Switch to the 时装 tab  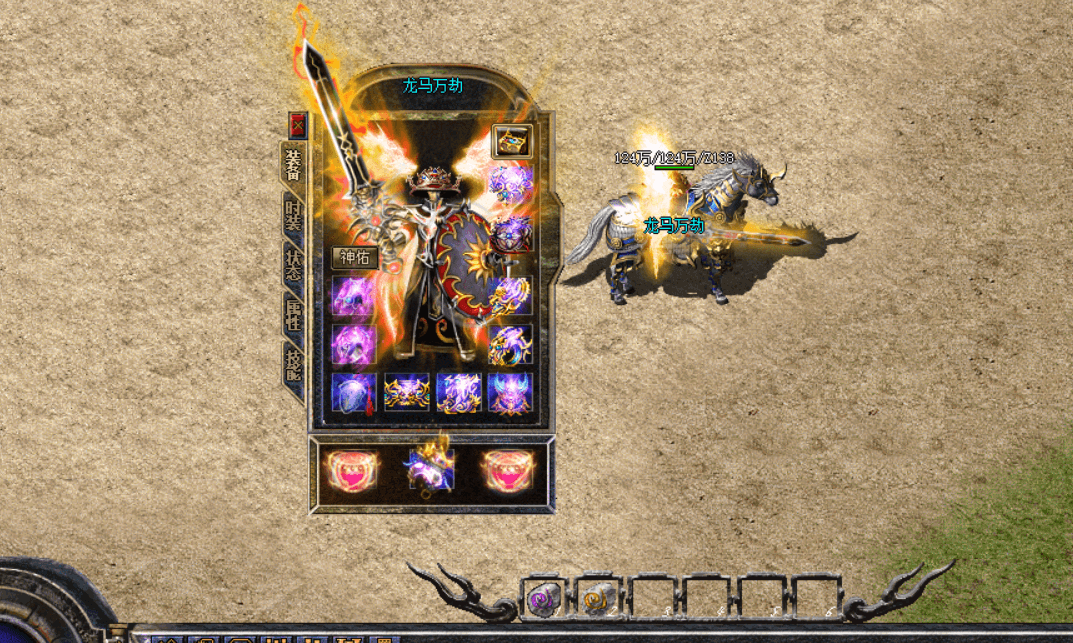point(293,216)
